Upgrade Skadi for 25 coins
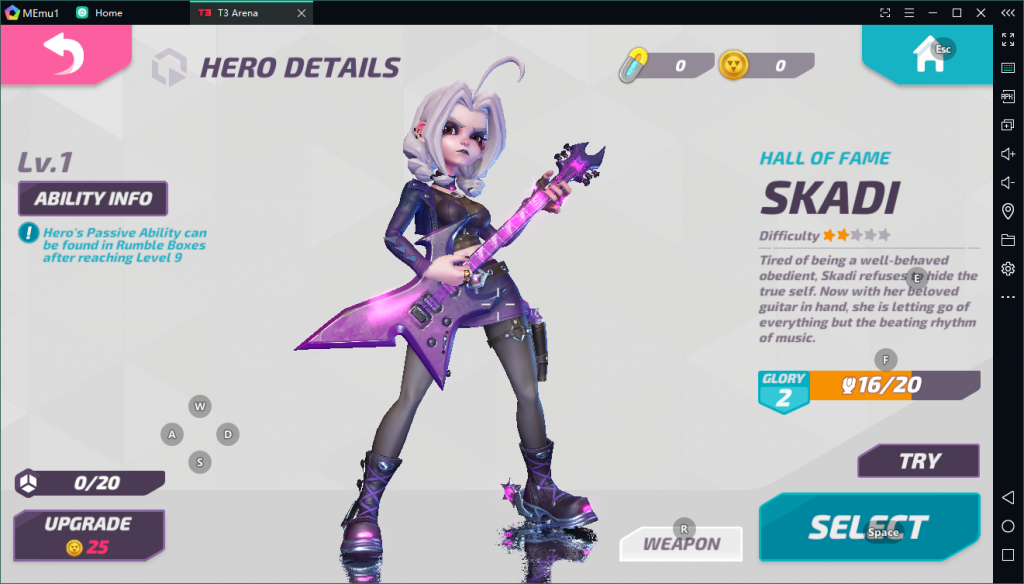1024x584 pixels. pyautogui.click(x=88, y=535)
